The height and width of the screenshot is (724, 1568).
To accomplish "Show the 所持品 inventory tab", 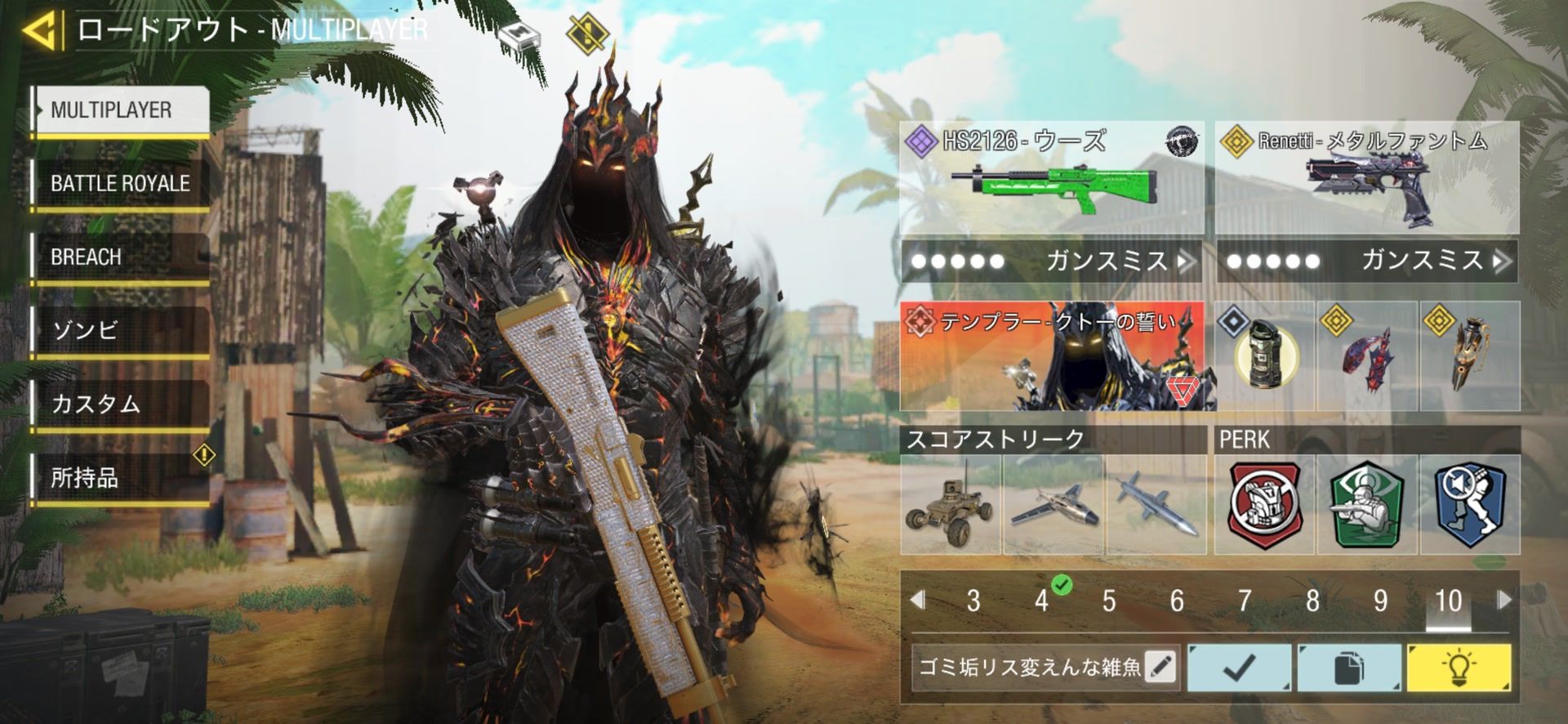I will pos(120,478).
